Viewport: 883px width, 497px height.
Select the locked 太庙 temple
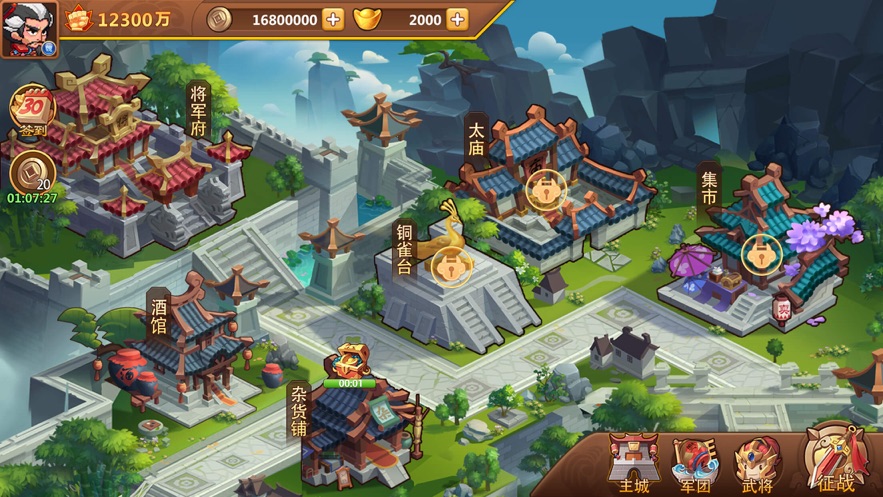pos(545,188)
